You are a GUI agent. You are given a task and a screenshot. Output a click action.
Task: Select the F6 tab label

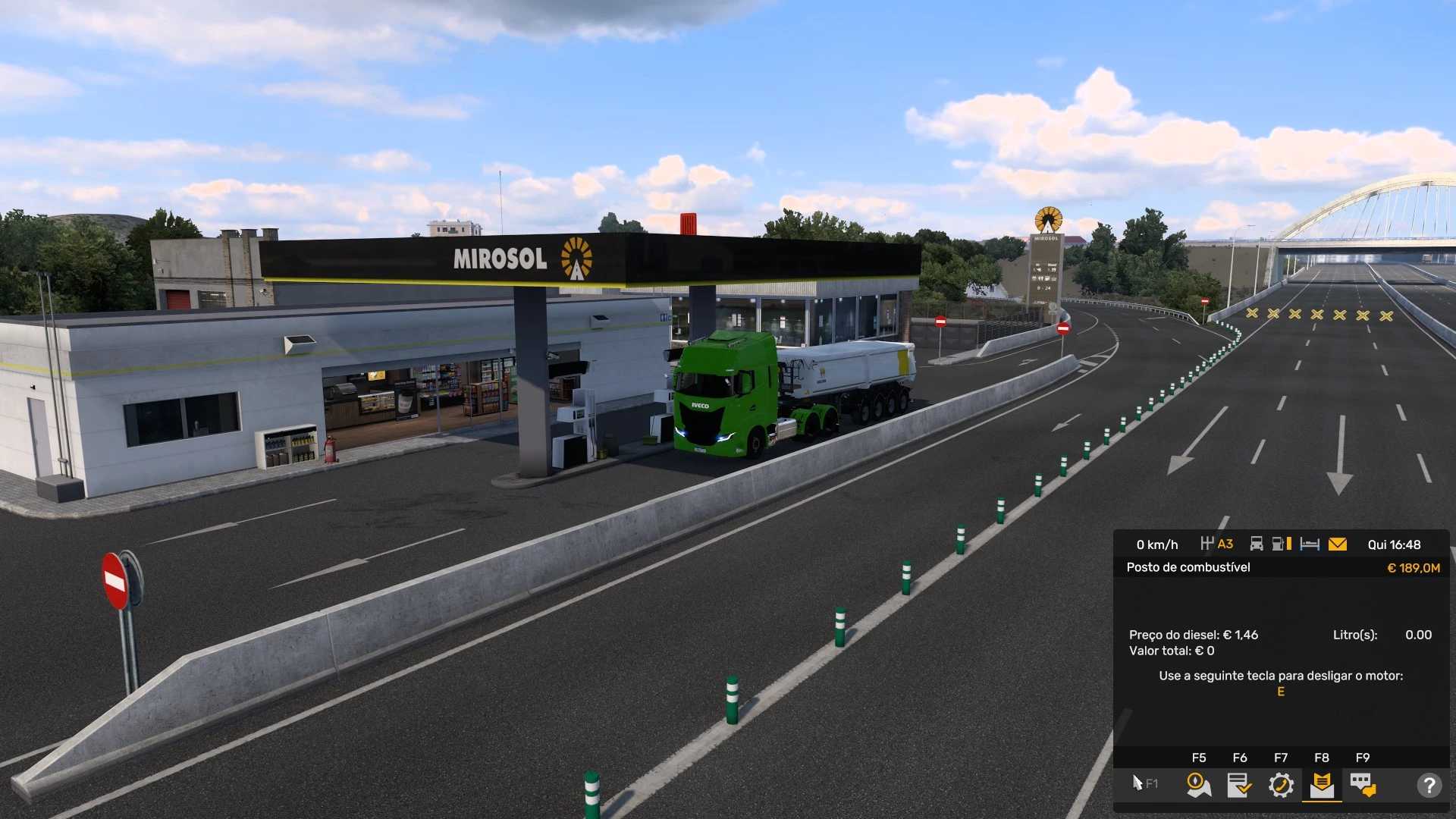(1241, 758)
